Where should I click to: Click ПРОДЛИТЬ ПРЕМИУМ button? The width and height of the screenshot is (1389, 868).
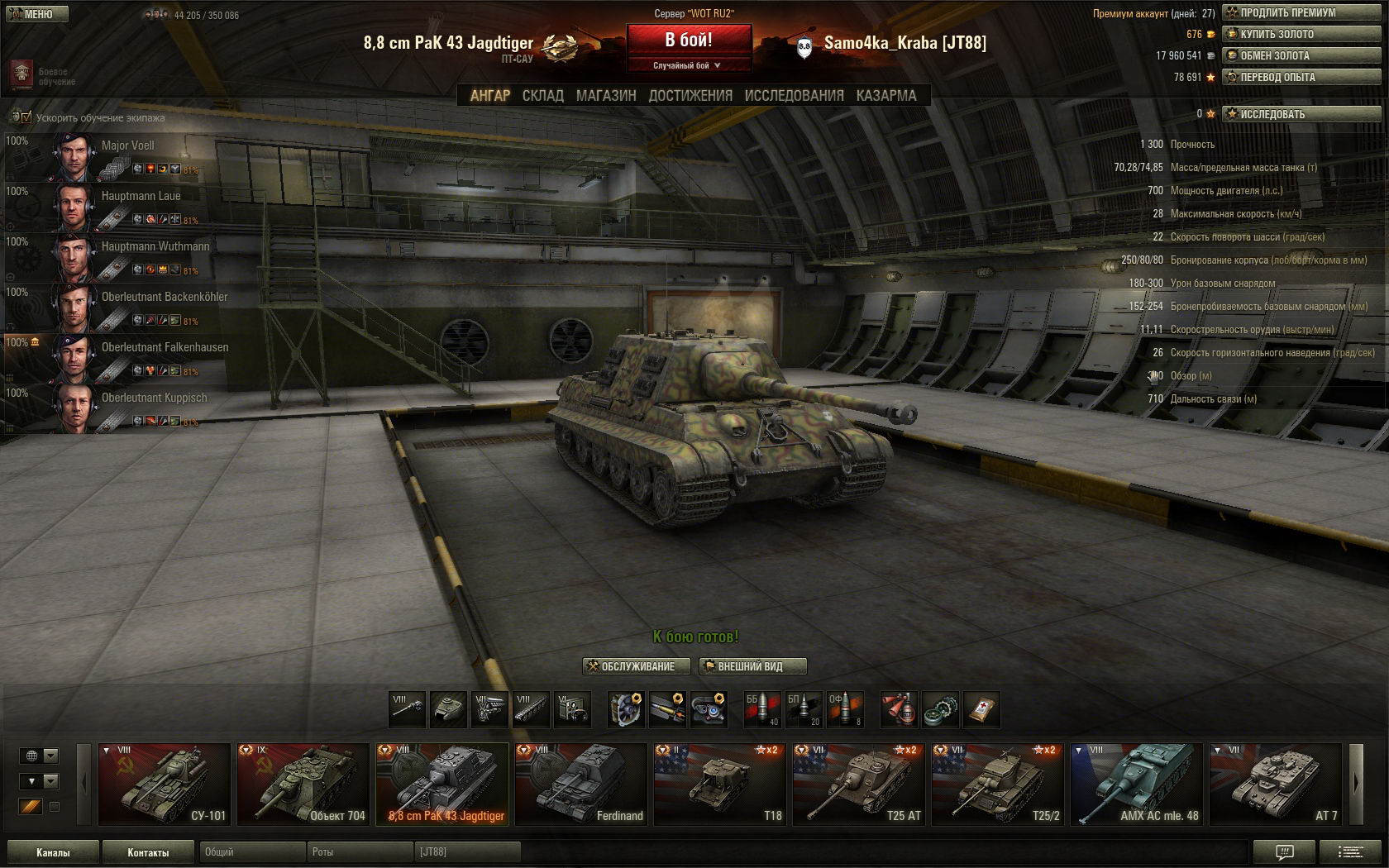[1290, 12]
